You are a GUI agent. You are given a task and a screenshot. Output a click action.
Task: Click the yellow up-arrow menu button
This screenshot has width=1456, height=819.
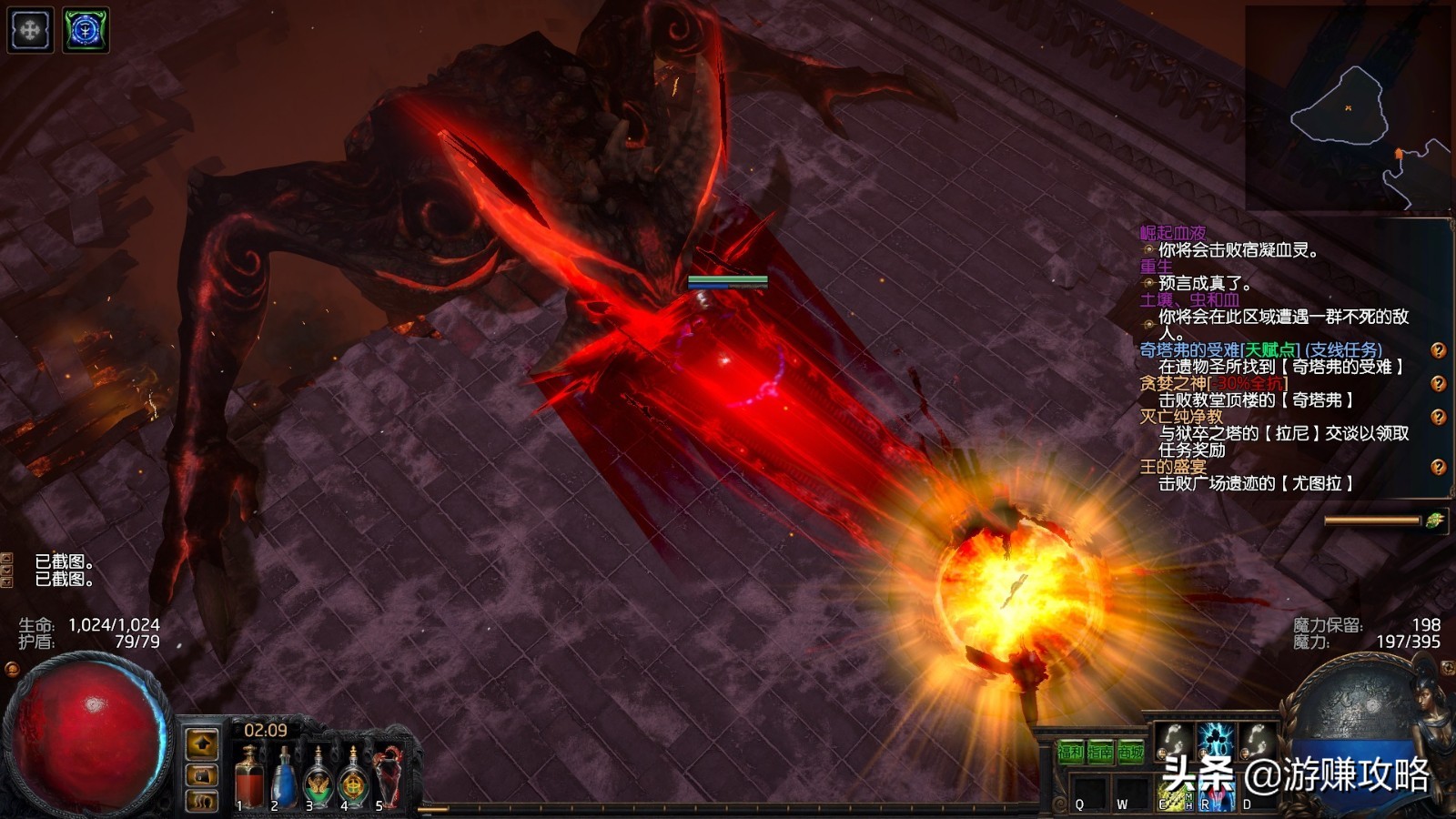tap(202, 743)
